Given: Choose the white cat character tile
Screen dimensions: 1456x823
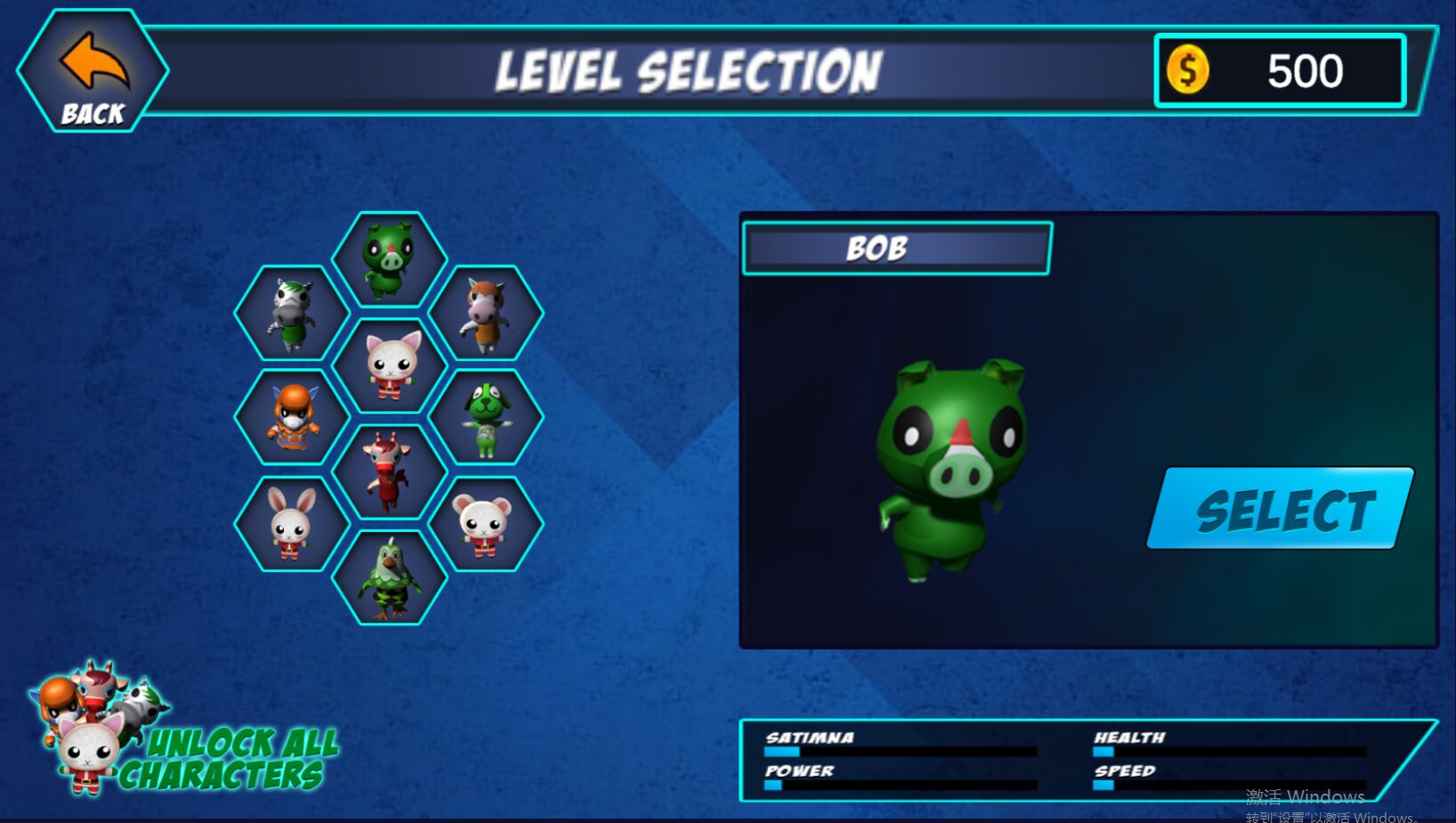Looking at the screenshot, I should (389, 366).
